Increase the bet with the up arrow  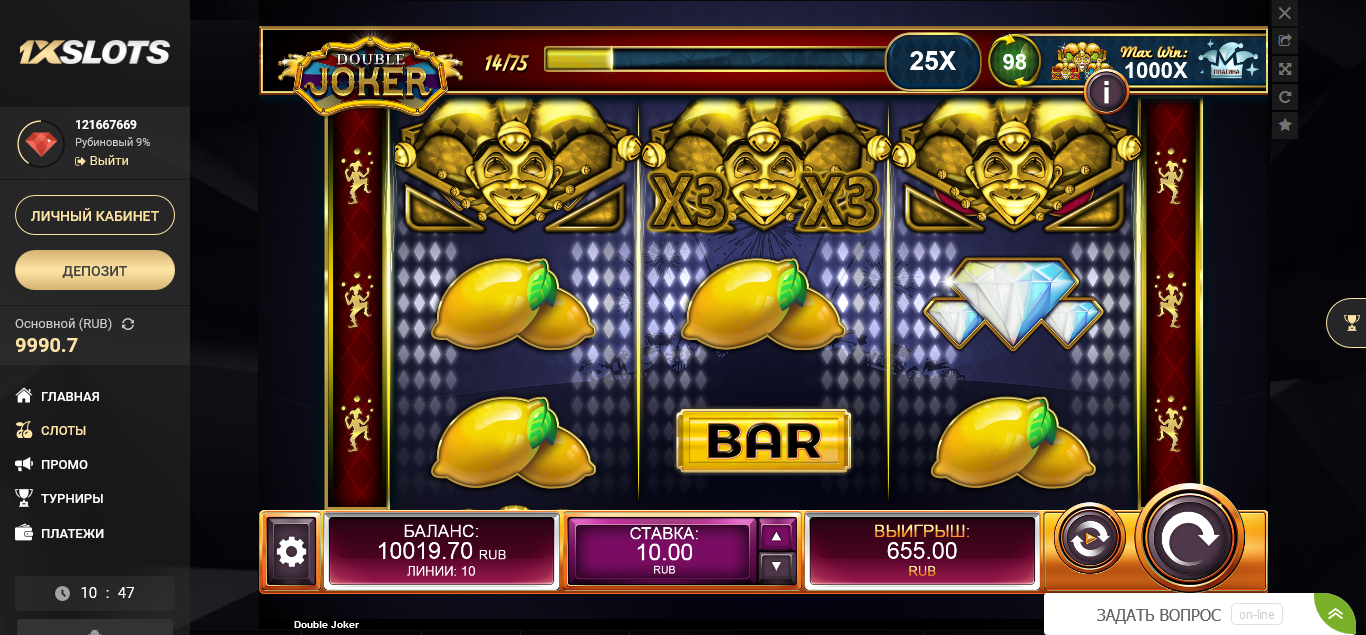(x=777, y=536)
